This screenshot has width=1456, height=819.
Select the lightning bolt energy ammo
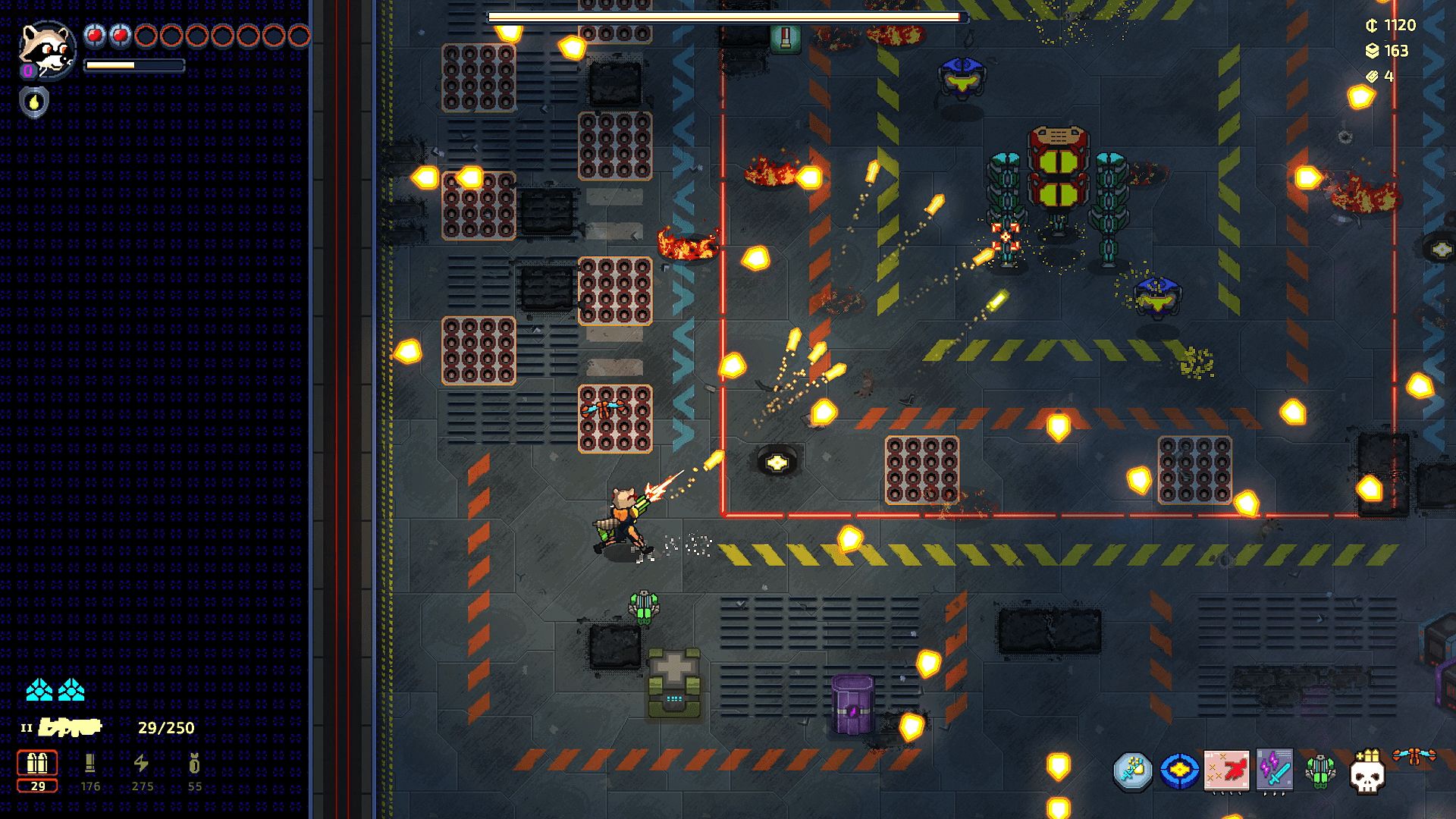click(142, 764)
